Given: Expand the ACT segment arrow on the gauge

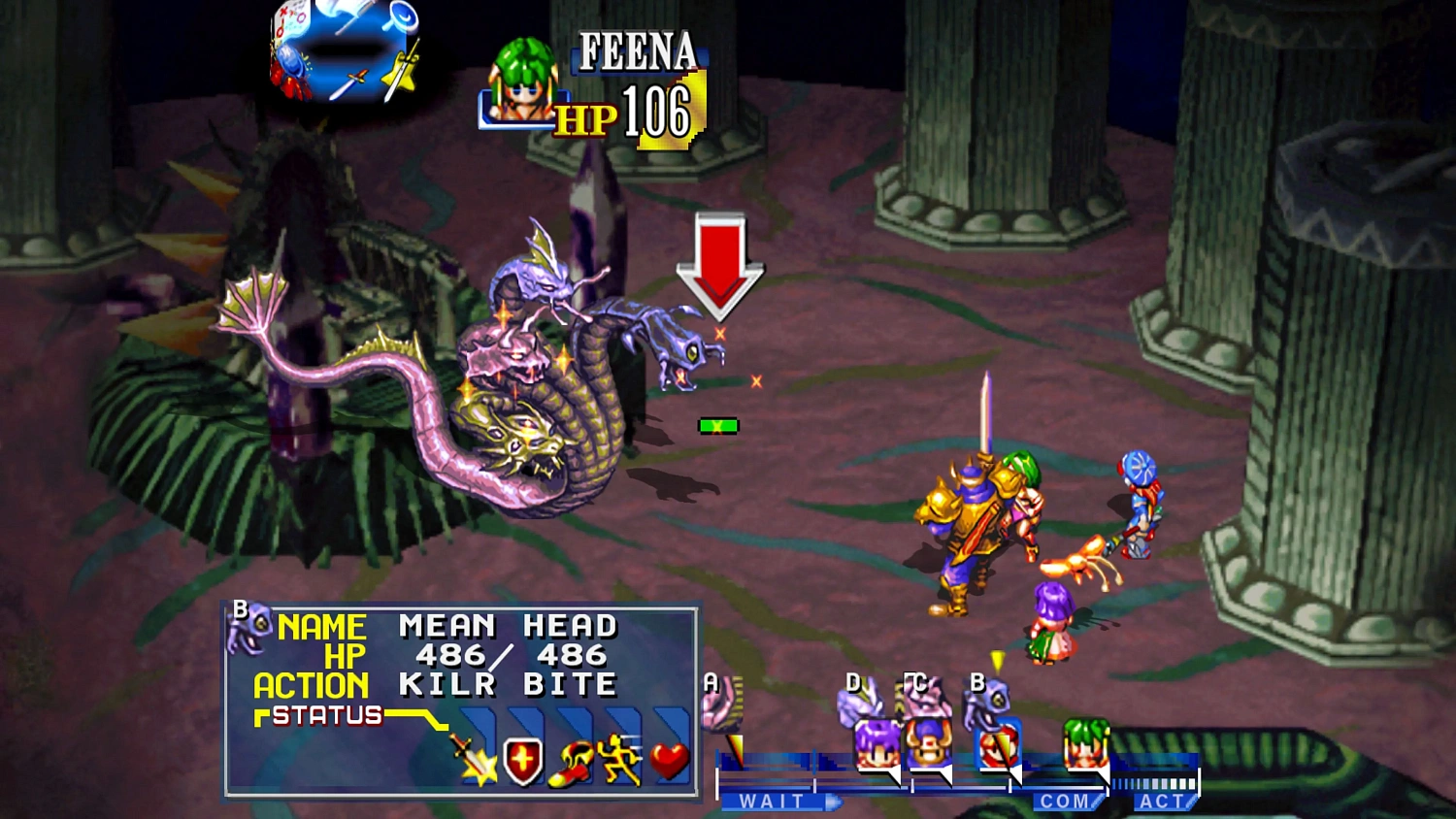Looking at the screenshot, I should click(x=1190, y=802).
